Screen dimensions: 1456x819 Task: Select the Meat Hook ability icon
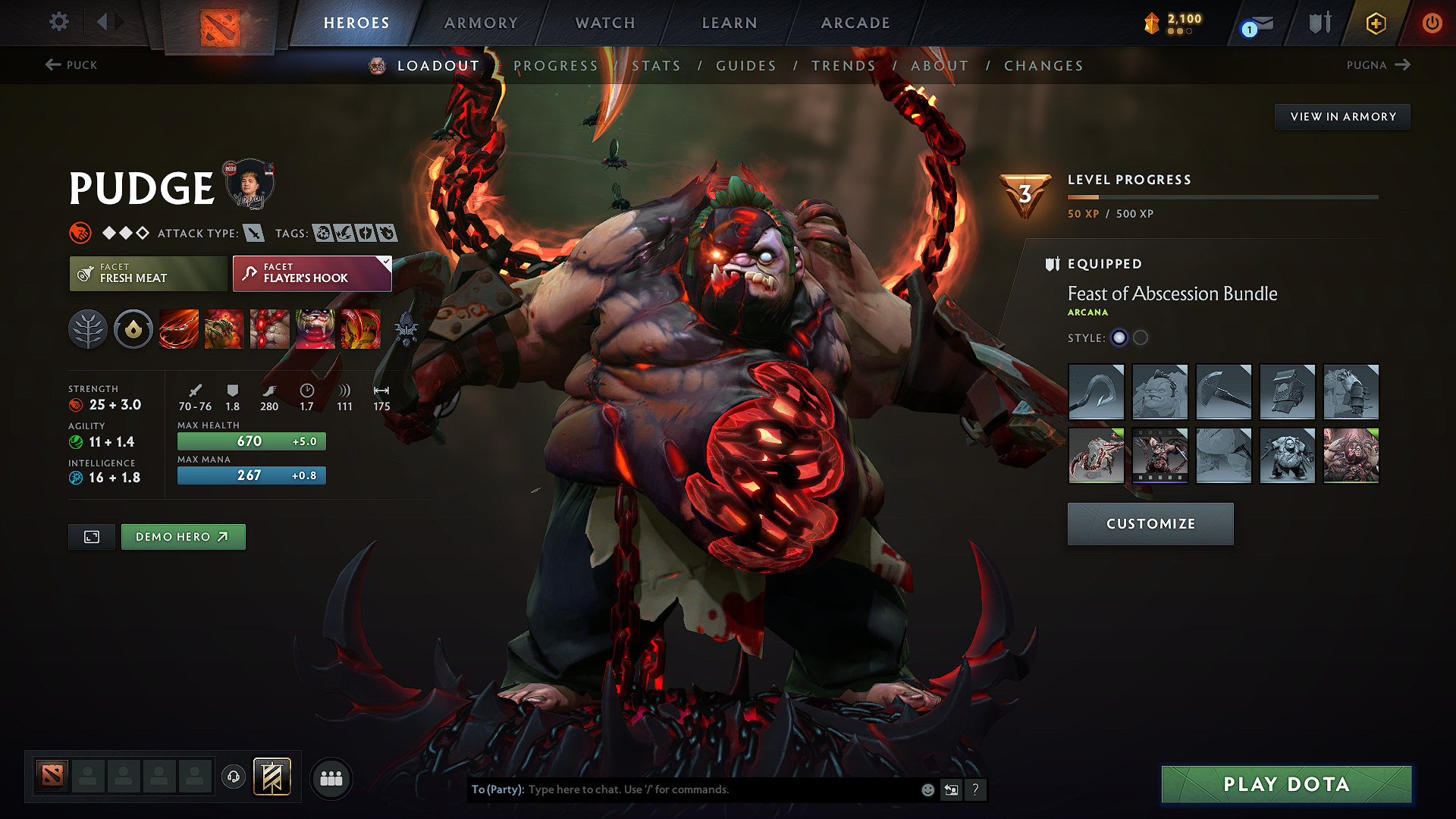(178, 329)
